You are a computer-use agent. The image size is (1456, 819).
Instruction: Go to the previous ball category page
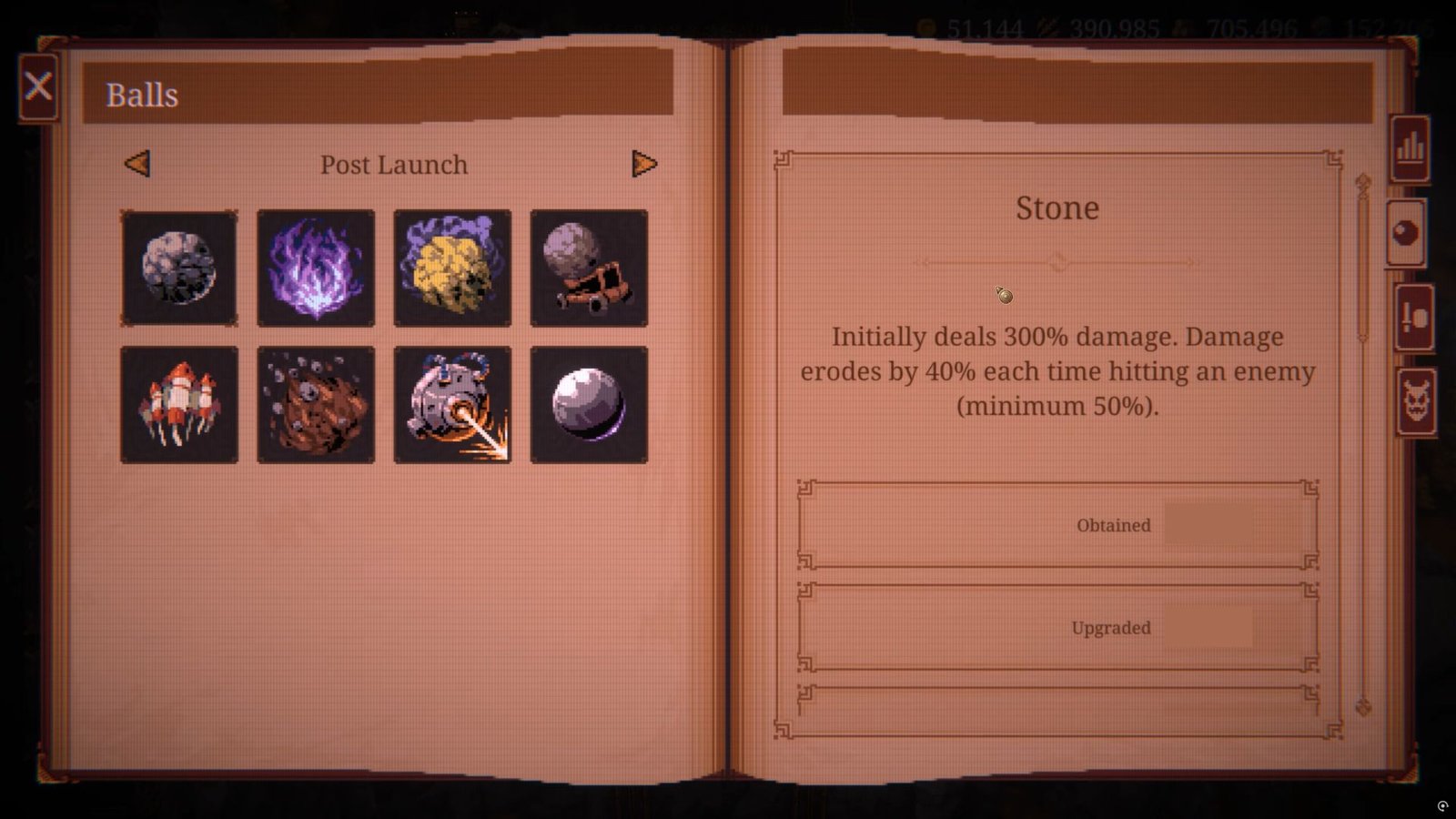137,164
